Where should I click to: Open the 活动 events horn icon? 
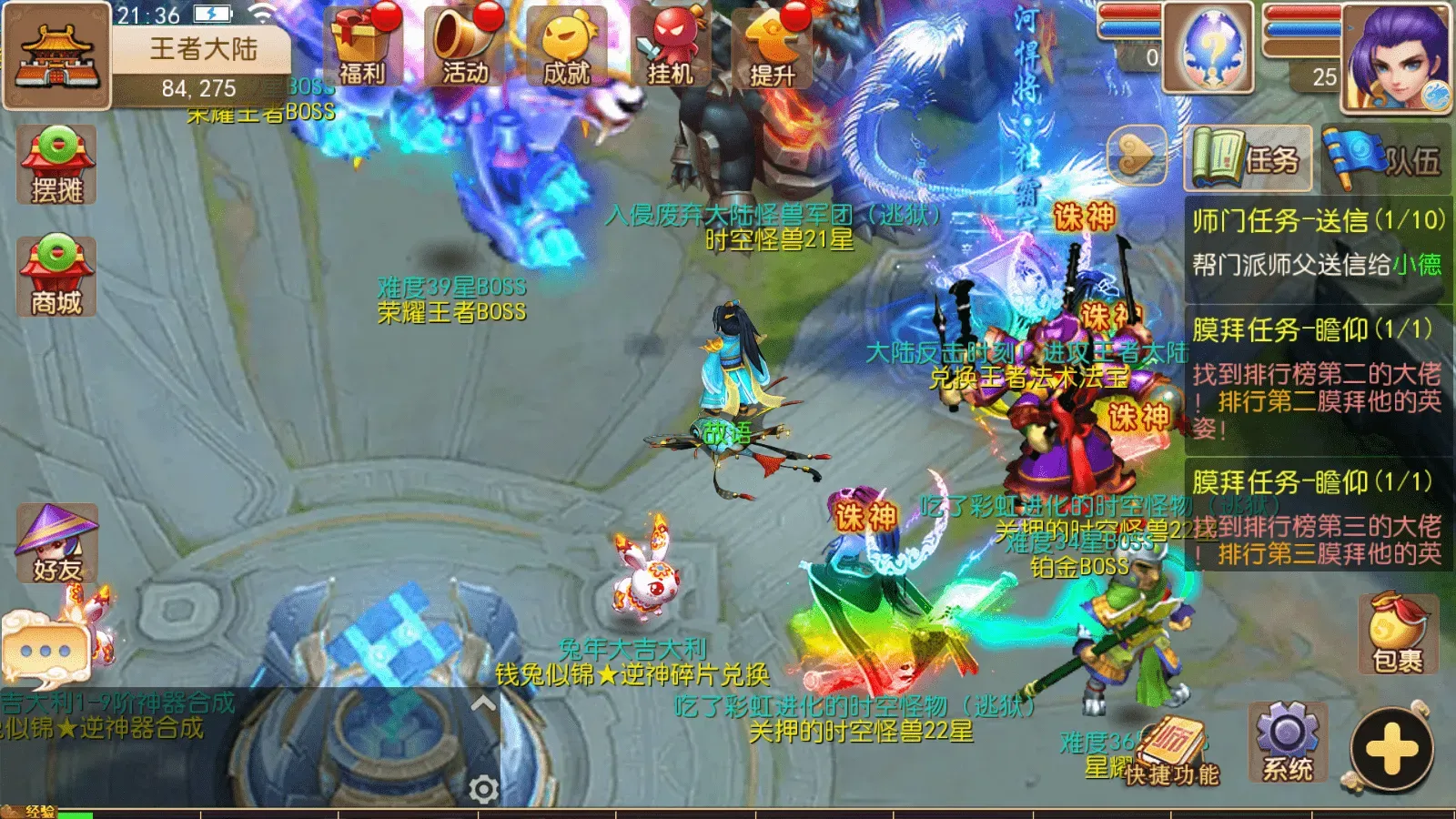pyautogui.click(x=465, y=47)
